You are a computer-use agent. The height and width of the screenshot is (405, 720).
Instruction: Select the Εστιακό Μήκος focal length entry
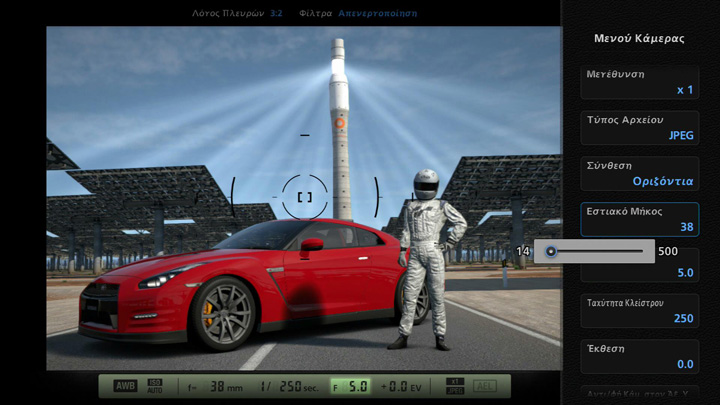point(640,219)
